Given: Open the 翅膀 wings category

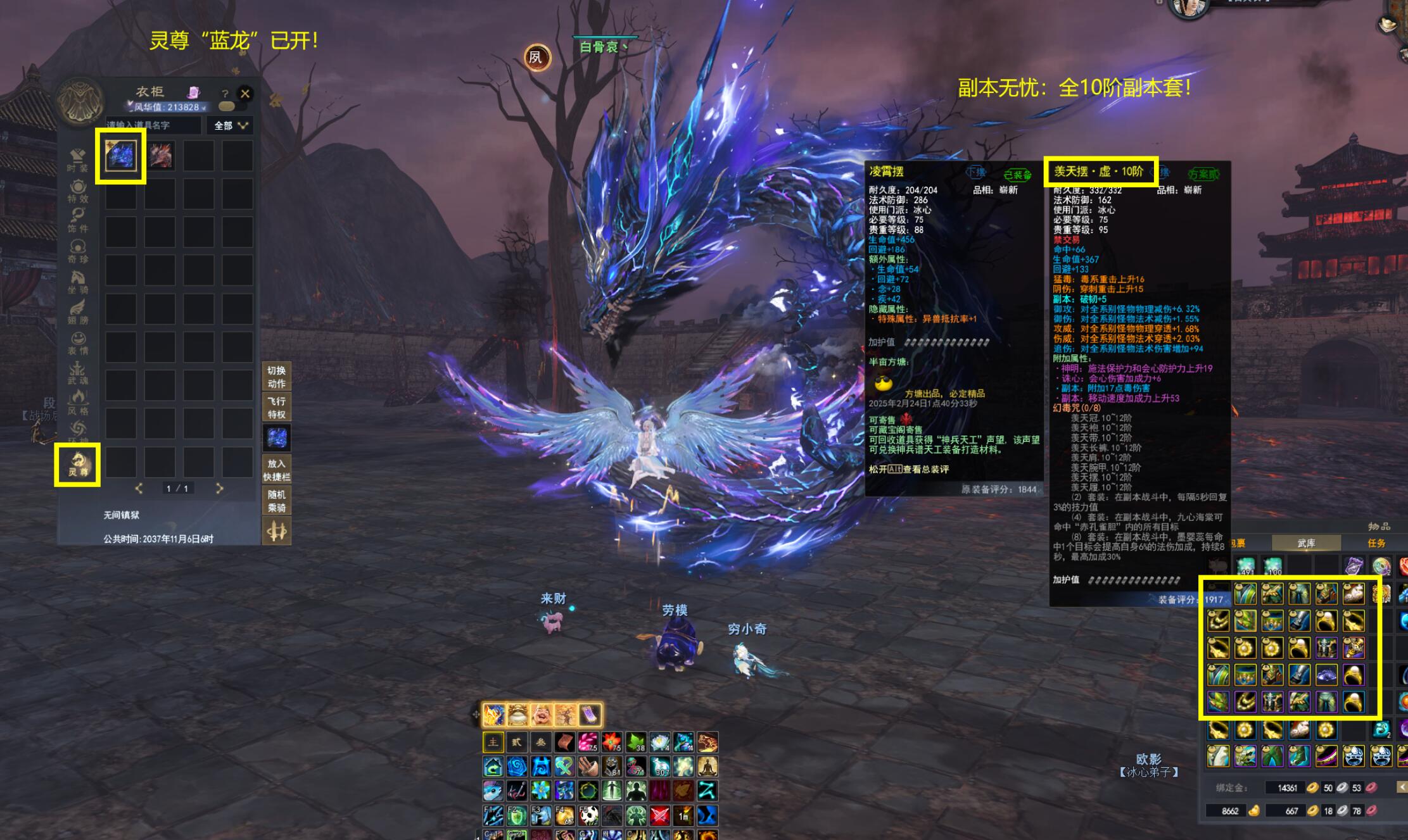Looking at the screenshot, I should tap(78, 313).
